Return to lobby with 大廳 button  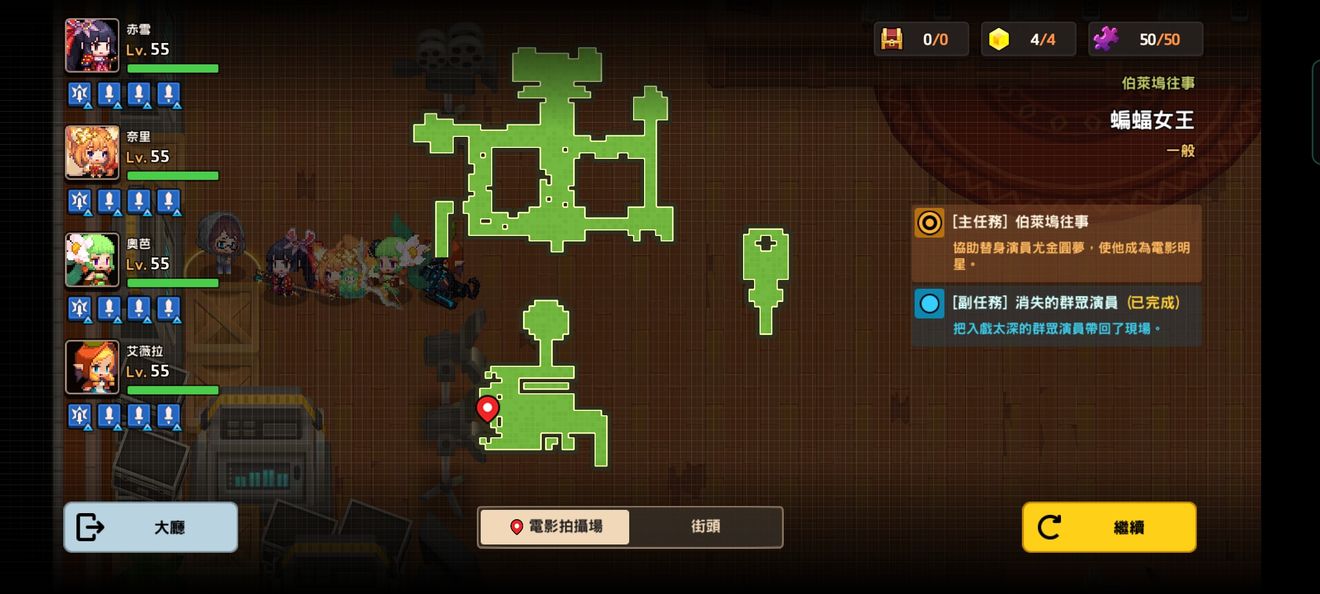click(150, 527)
